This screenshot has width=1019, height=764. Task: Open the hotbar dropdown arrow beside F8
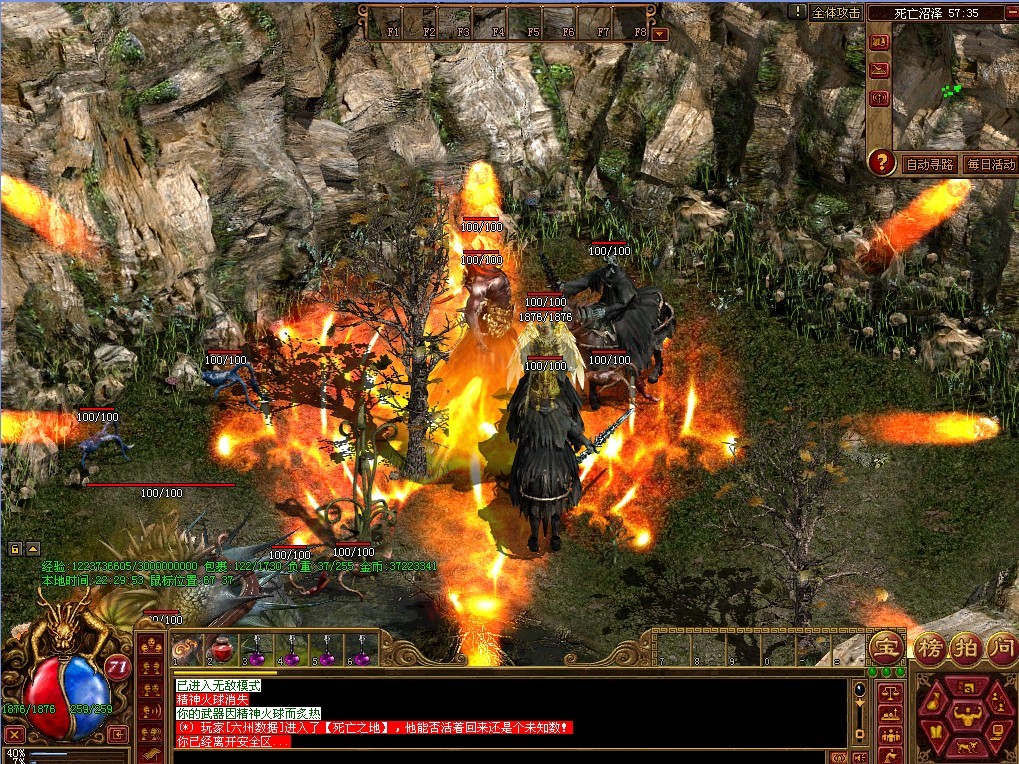(660, 33)
